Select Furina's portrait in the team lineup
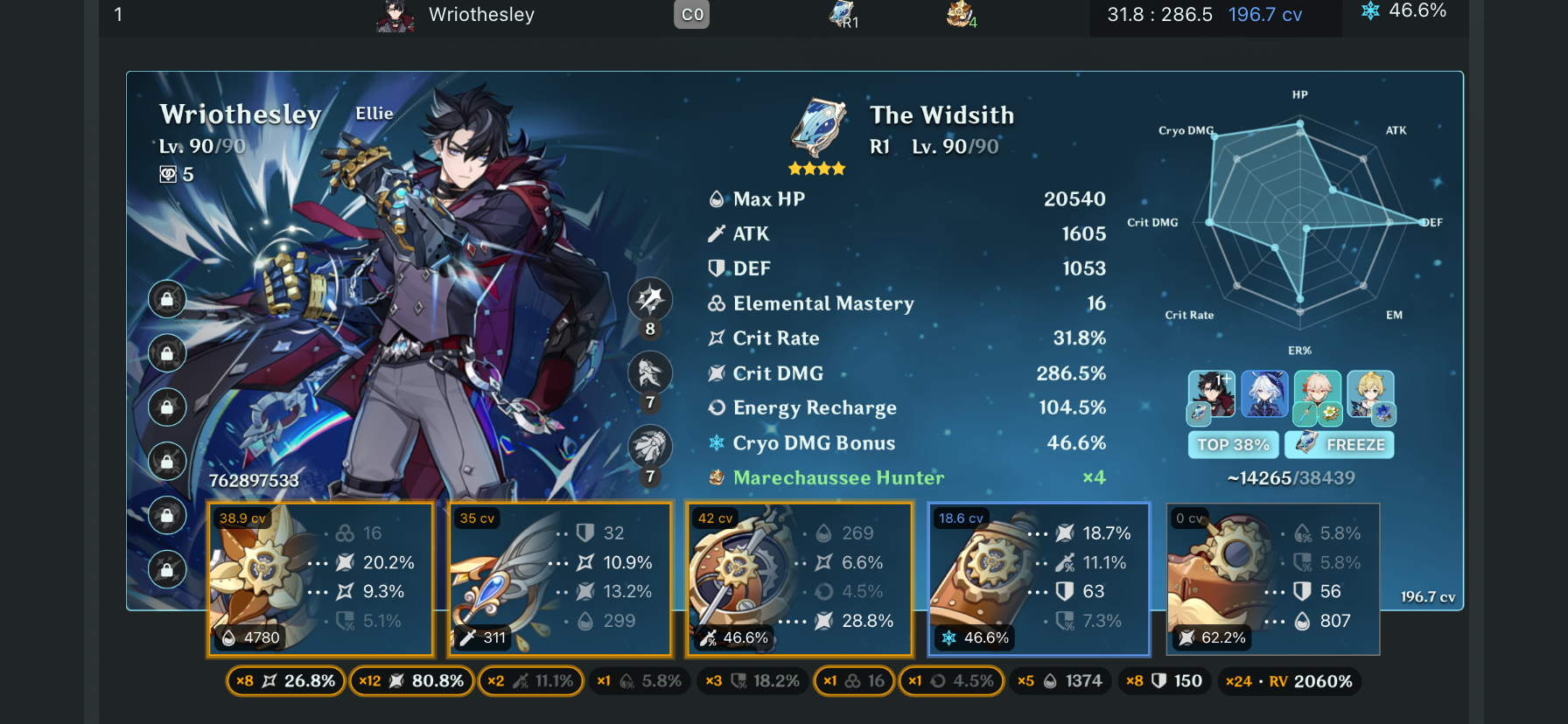Screen dimensions: 1568x724 (x=1264, y=395)
